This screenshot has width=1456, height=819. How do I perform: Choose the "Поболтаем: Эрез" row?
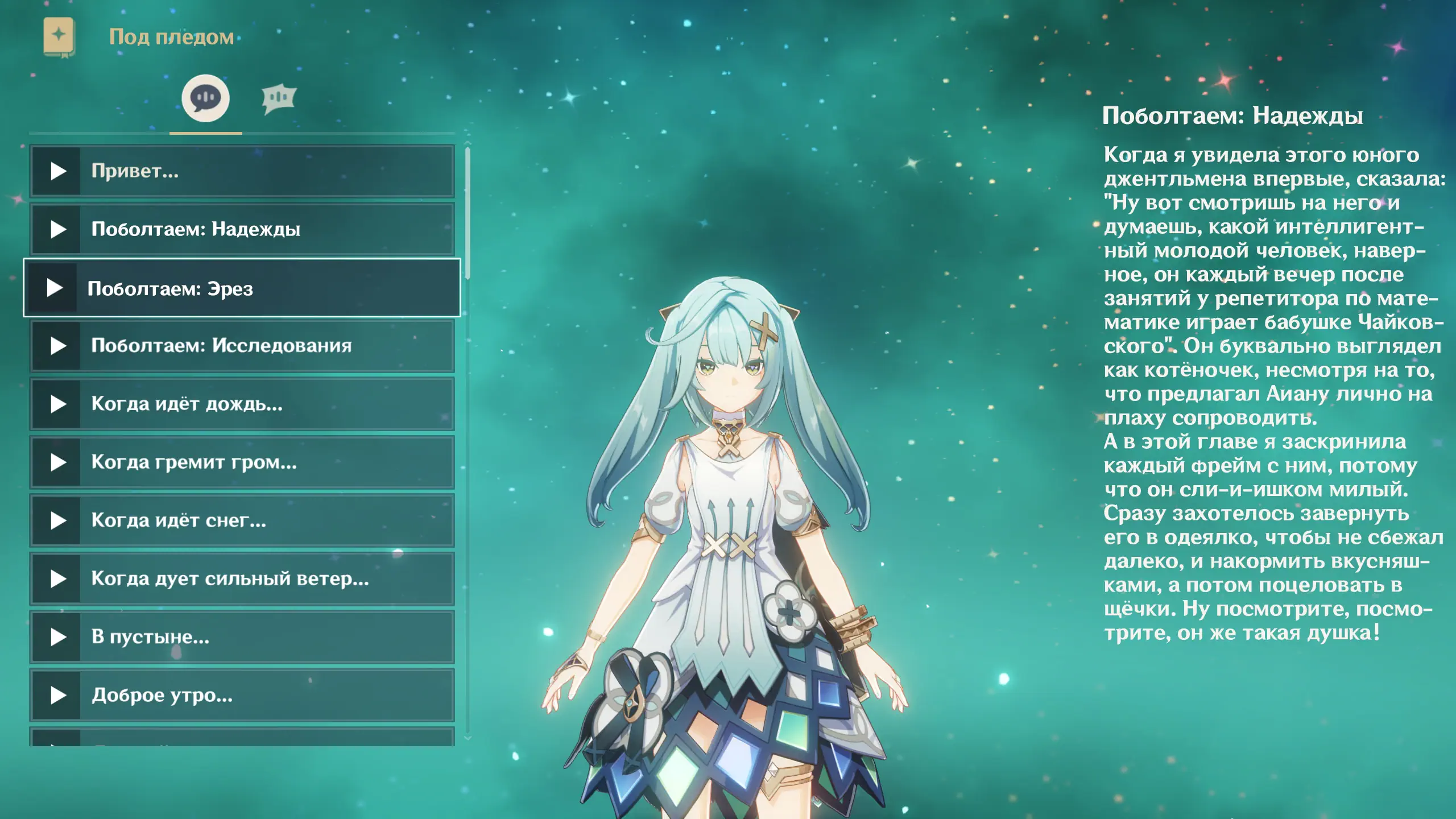coord(242,288)
